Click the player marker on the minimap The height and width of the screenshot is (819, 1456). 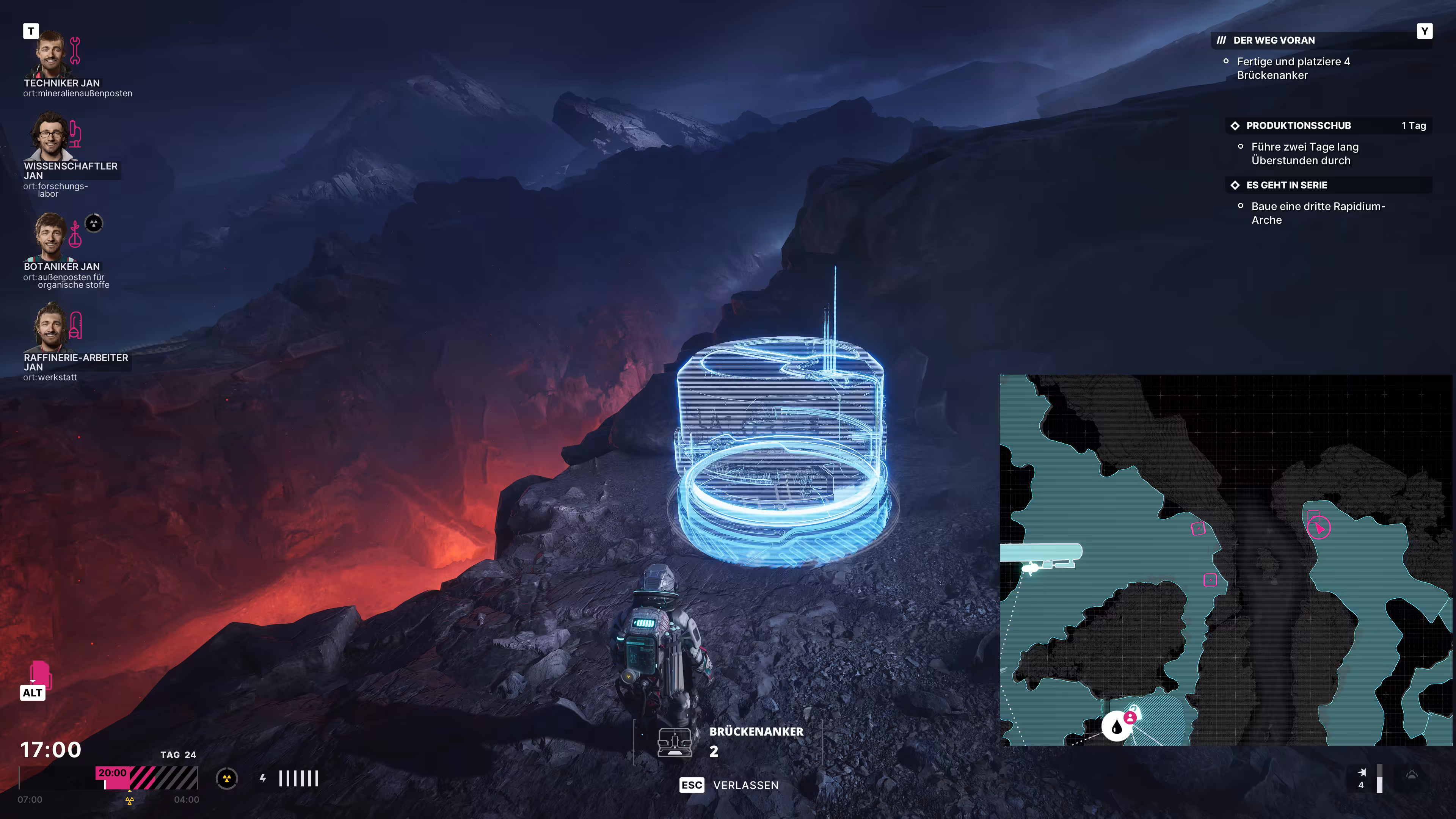(1319, 529)
